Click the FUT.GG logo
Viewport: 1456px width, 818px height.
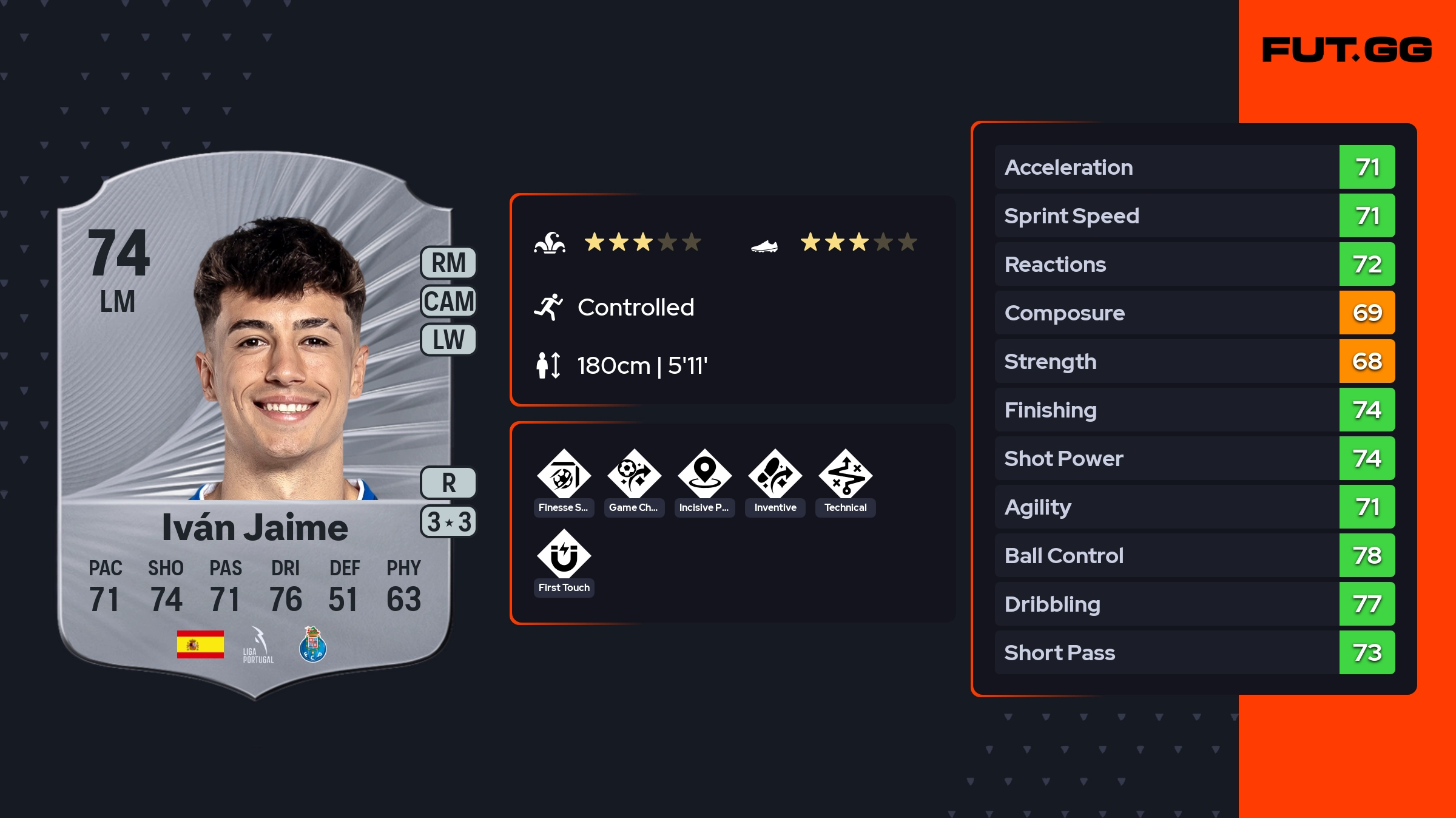click(x=1347, y=50)
